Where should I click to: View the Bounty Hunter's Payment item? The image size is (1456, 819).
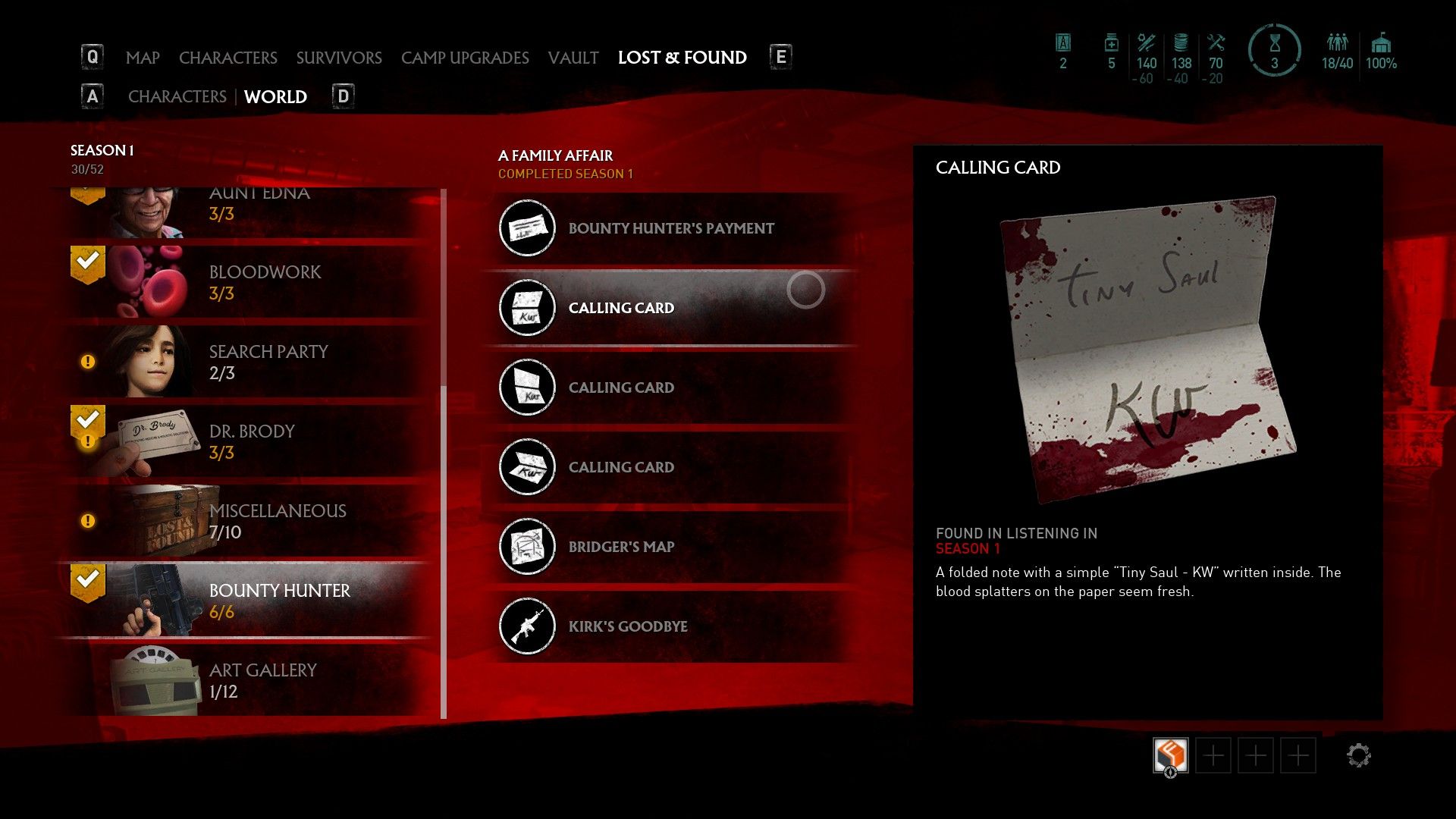tap(670, 228)
